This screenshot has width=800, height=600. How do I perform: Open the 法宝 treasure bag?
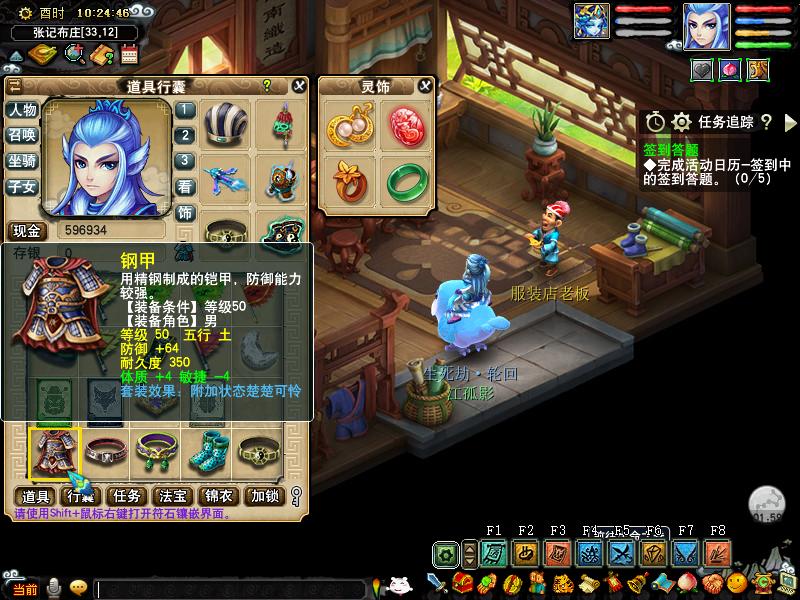coord(172,496)
